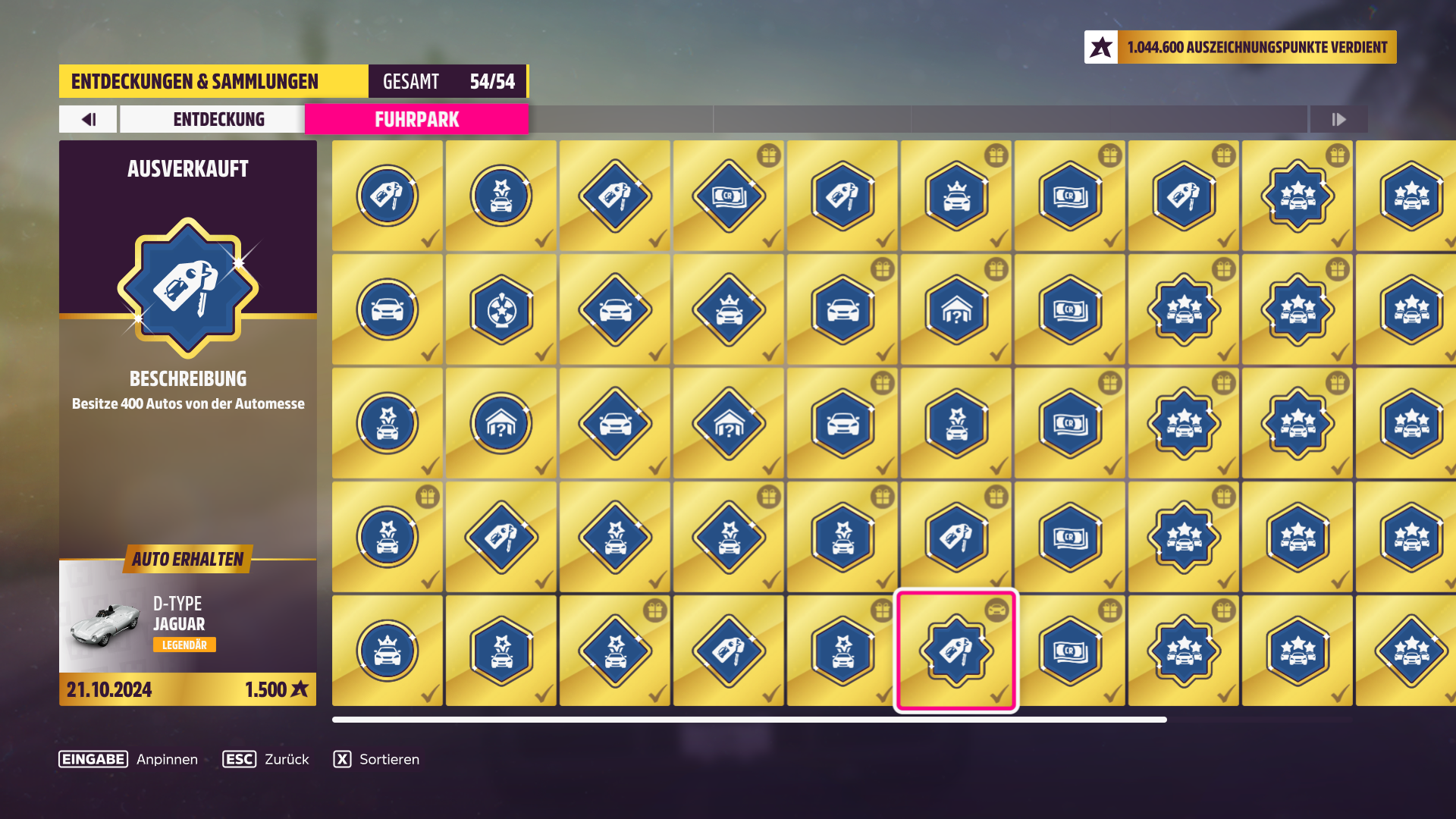Click the wheel rim hexagon badge
The image size is (1456, 819).
click(x=501, y=309)
